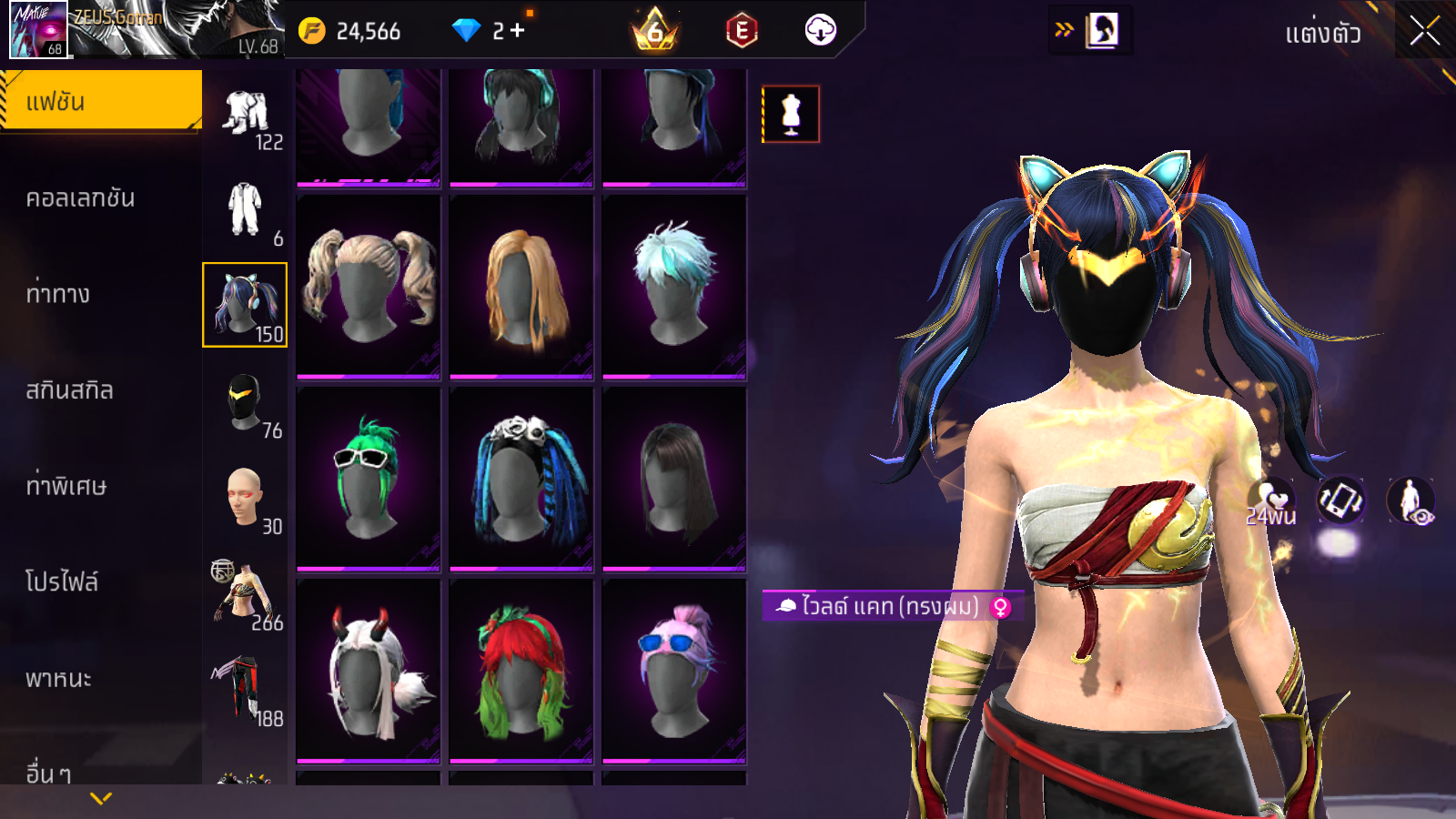Image resolution: width=1456 pixels, height=819 pixels.
Task: Click the mannequin icon button
Action: pos(791,115)
